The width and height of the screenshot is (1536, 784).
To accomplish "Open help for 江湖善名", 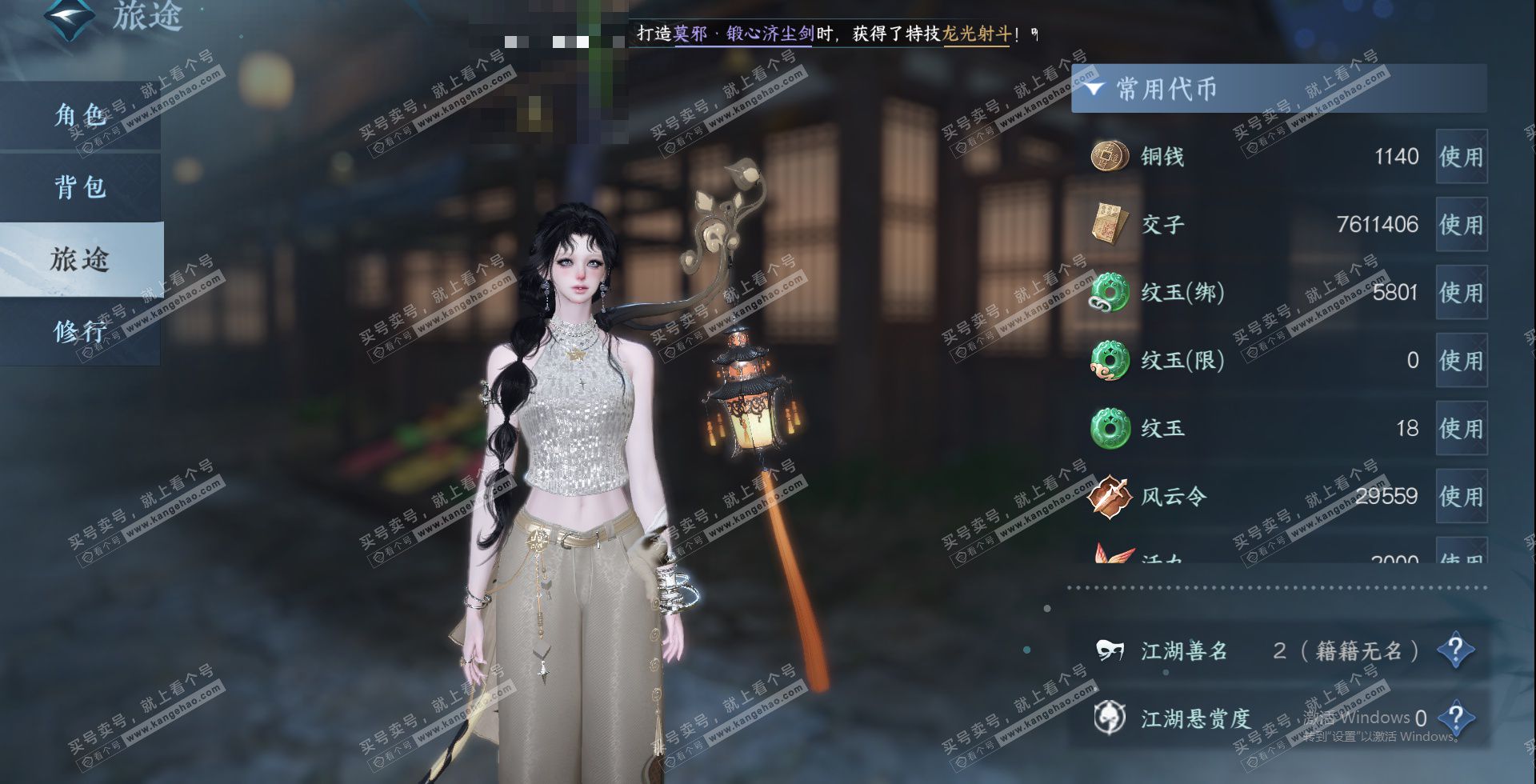I will point(1455,650).
